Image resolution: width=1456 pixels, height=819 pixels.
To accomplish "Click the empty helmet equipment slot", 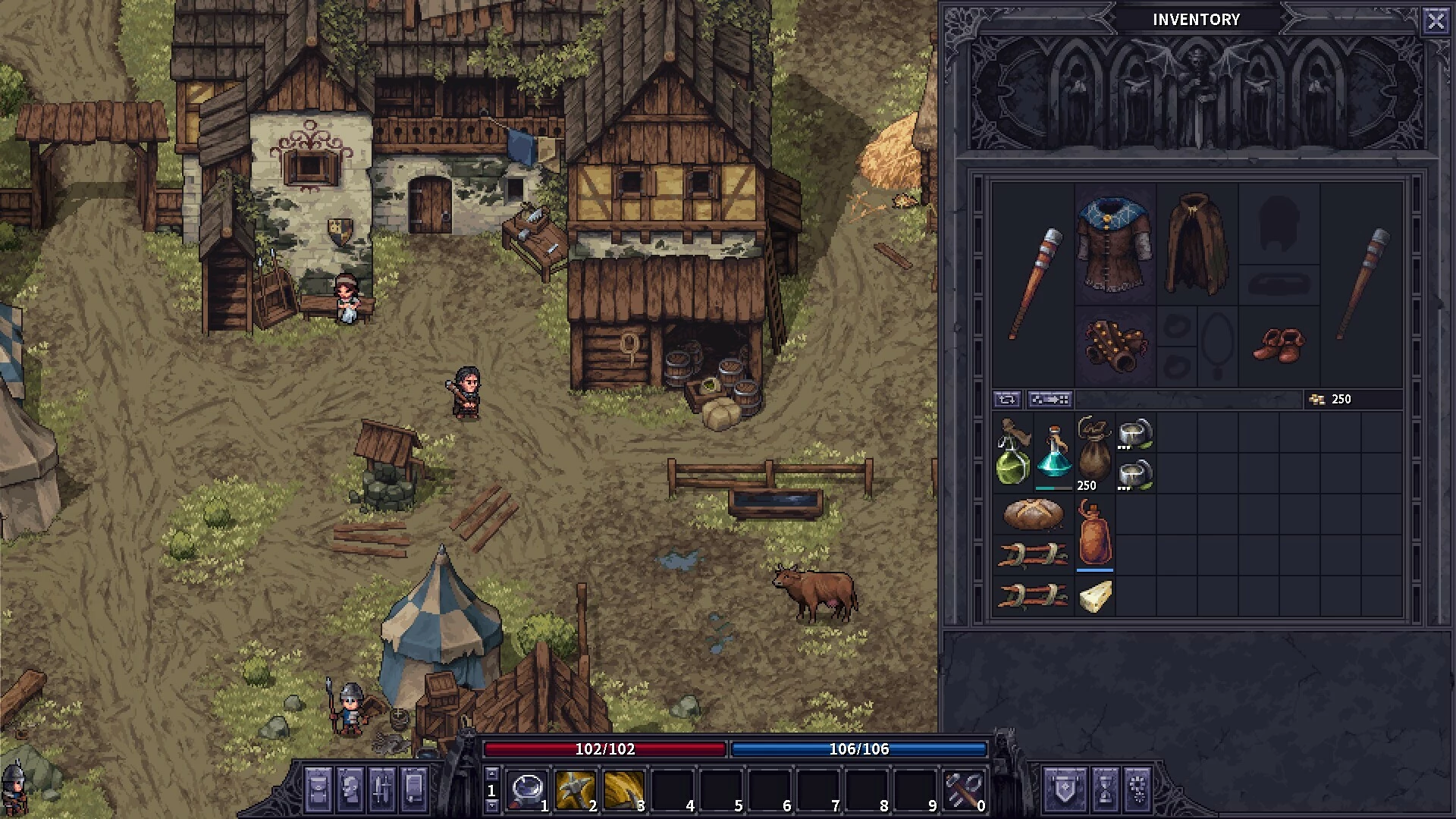I will coord(1279,223).
